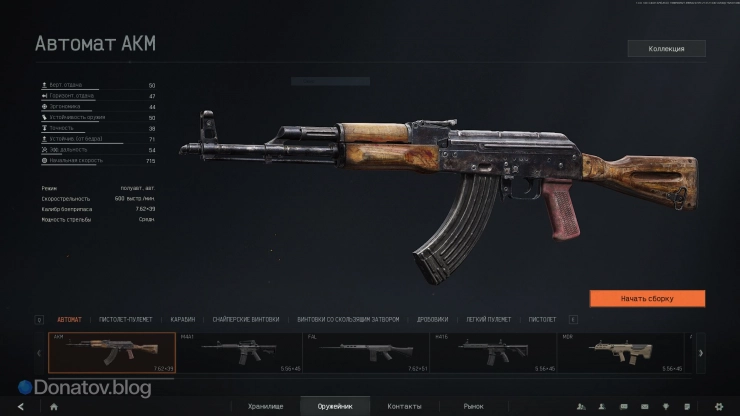Open settings via the gear icon

click(x=718, y=406)
